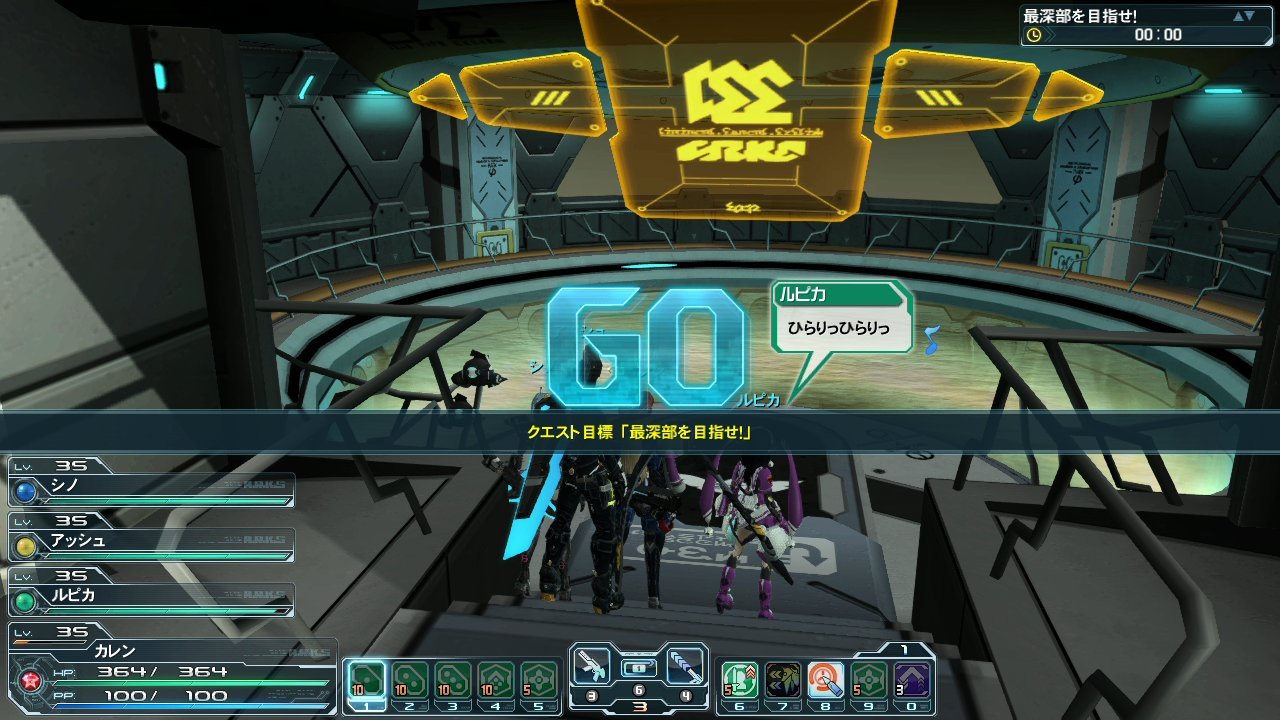
Task: Use the item in hotbar slot 2
Action: 409,681
